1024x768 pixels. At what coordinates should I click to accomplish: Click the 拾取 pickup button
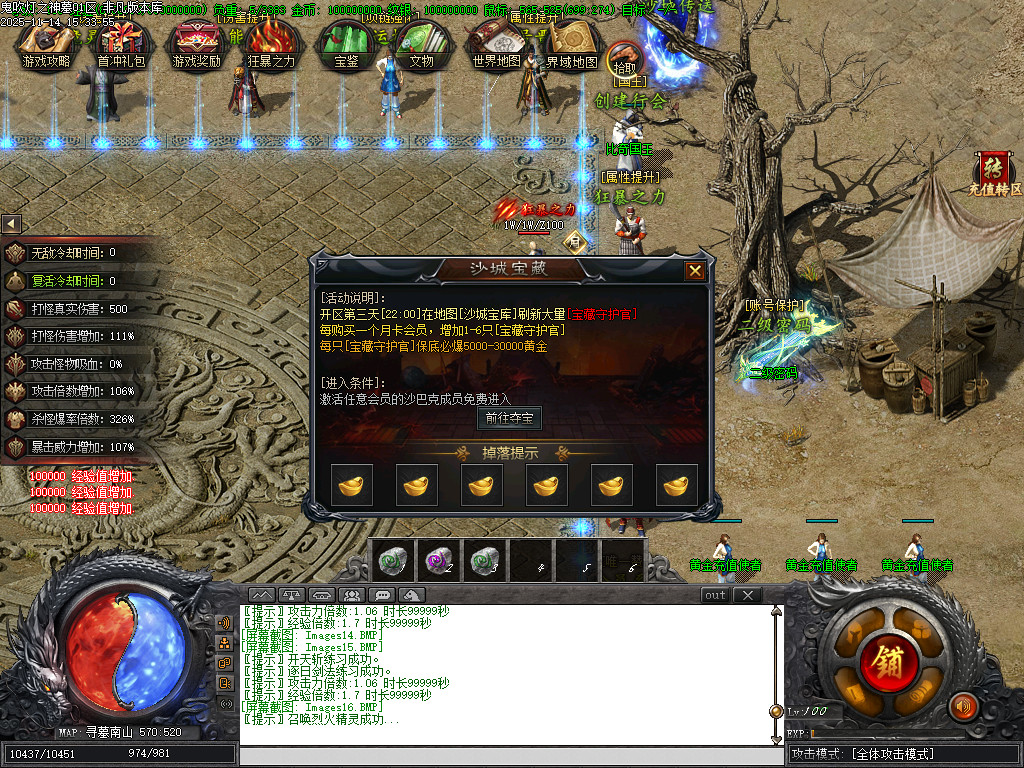[623, 58]
